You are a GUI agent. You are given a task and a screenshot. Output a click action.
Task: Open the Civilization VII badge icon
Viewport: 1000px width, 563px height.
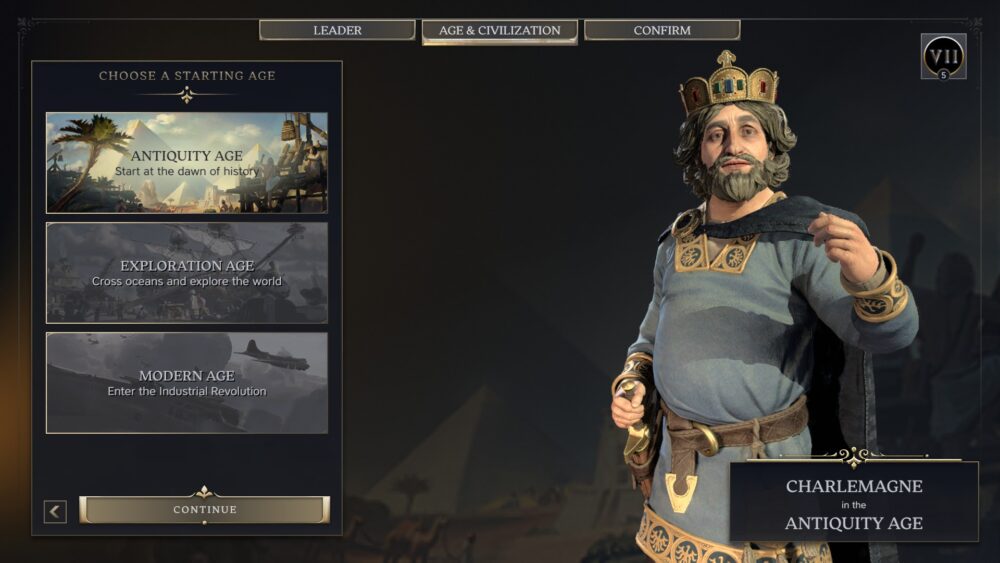tap(943, 57)
